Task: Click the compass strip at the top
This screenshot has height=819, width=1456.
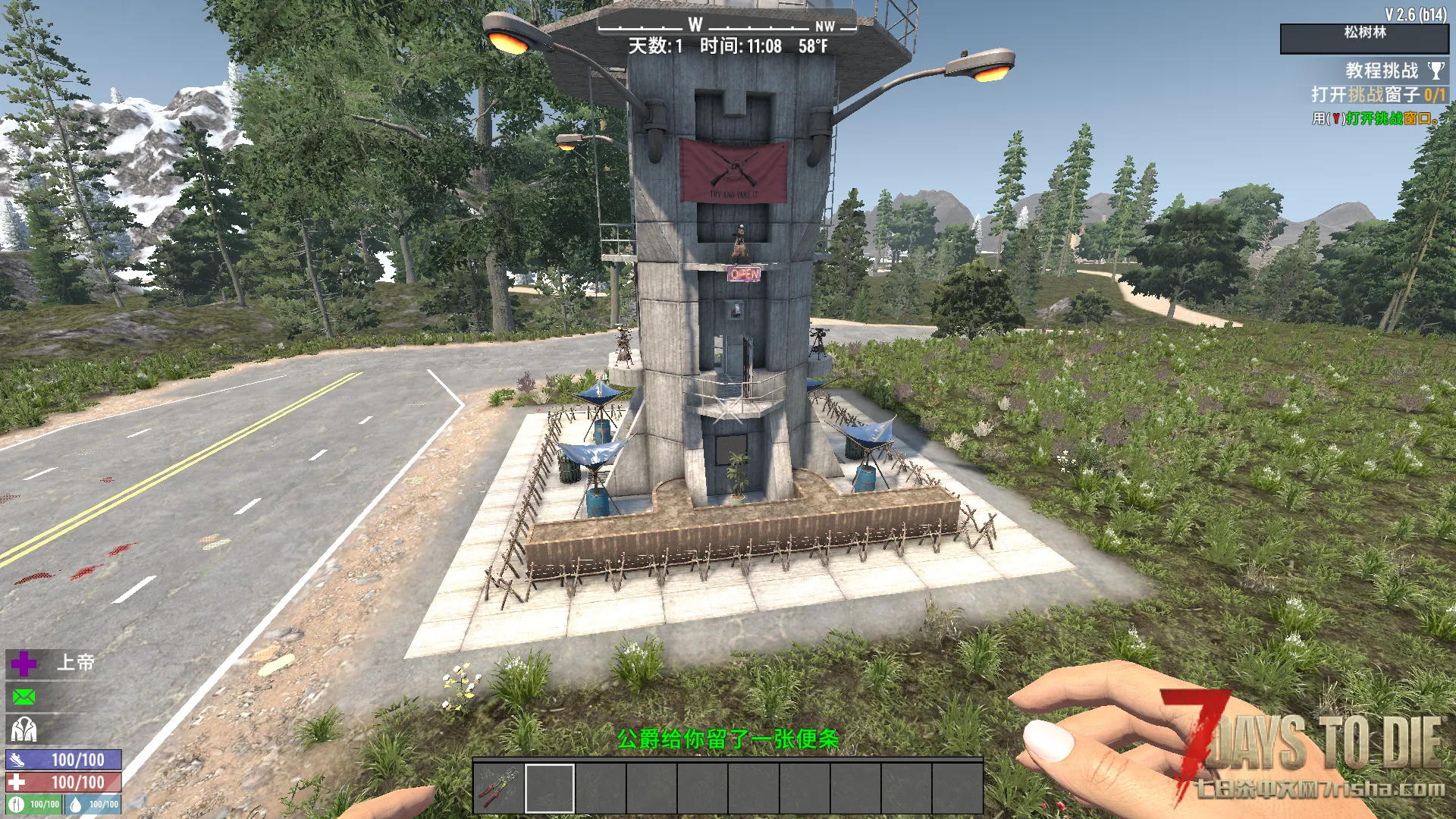Action: 726,26
